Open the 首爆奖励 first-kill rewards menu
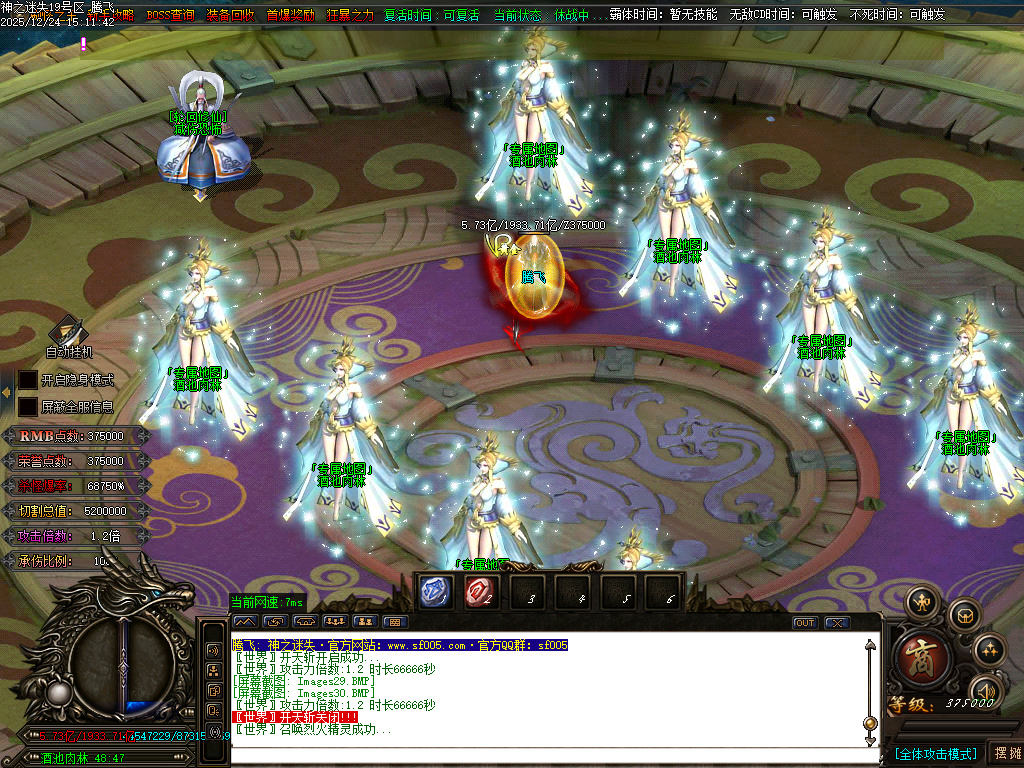Screen dimensions: 1024x768 pyautogui.click(x=290, y=15)
